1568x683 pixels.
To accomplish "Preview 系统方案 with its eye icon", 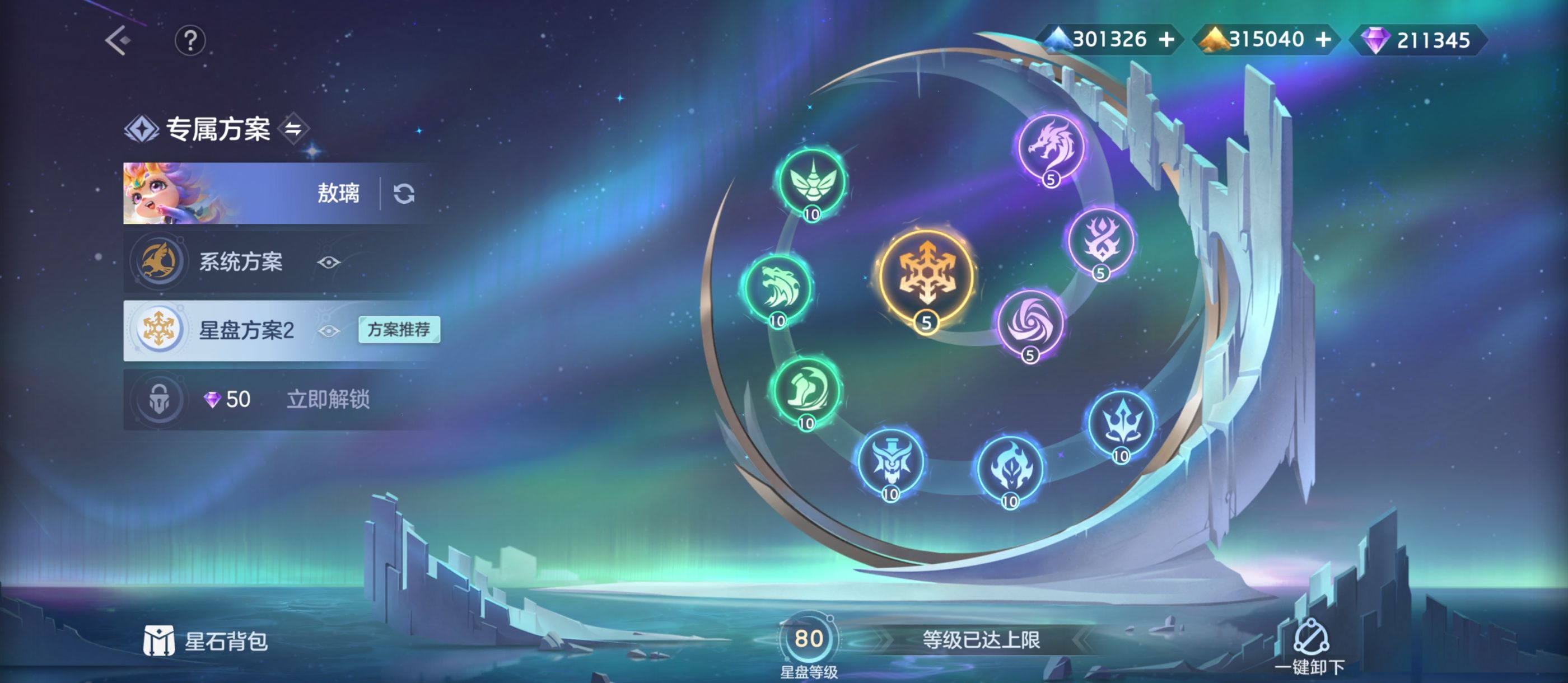I will [x=329, y=263].
